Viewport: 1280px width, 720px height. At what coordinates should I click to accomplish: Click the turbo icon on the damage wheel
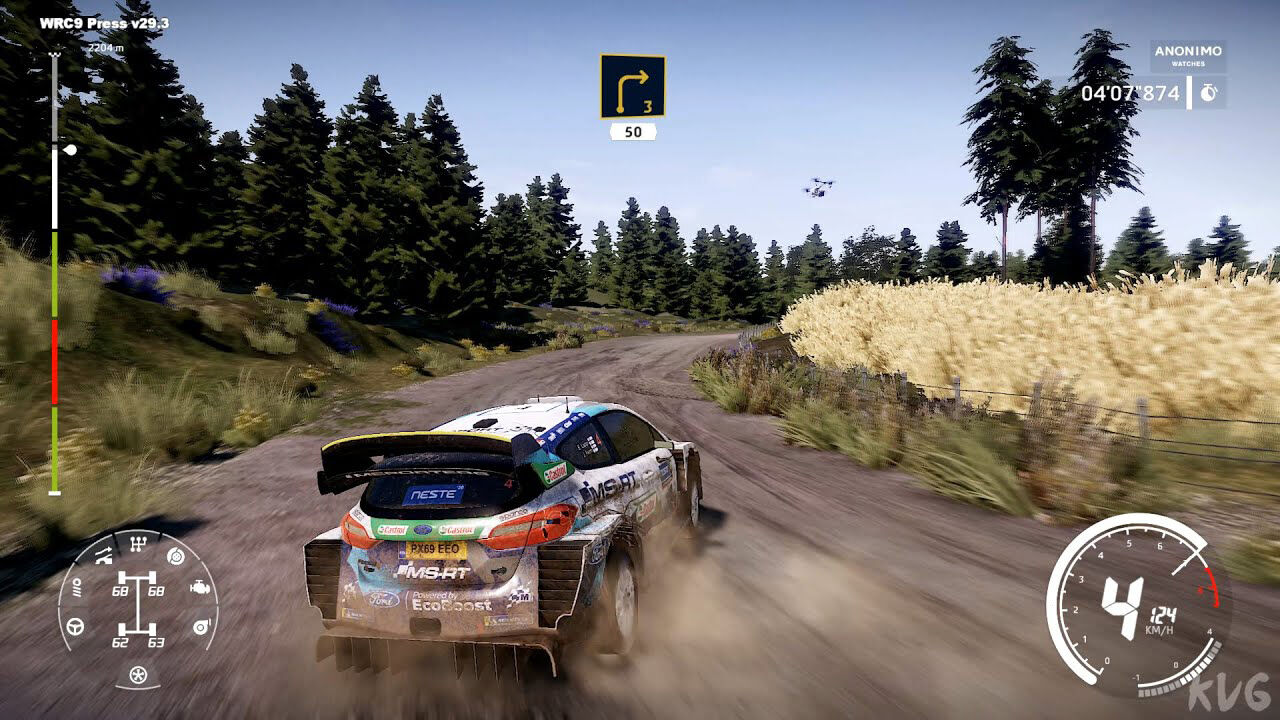[202, 626]
